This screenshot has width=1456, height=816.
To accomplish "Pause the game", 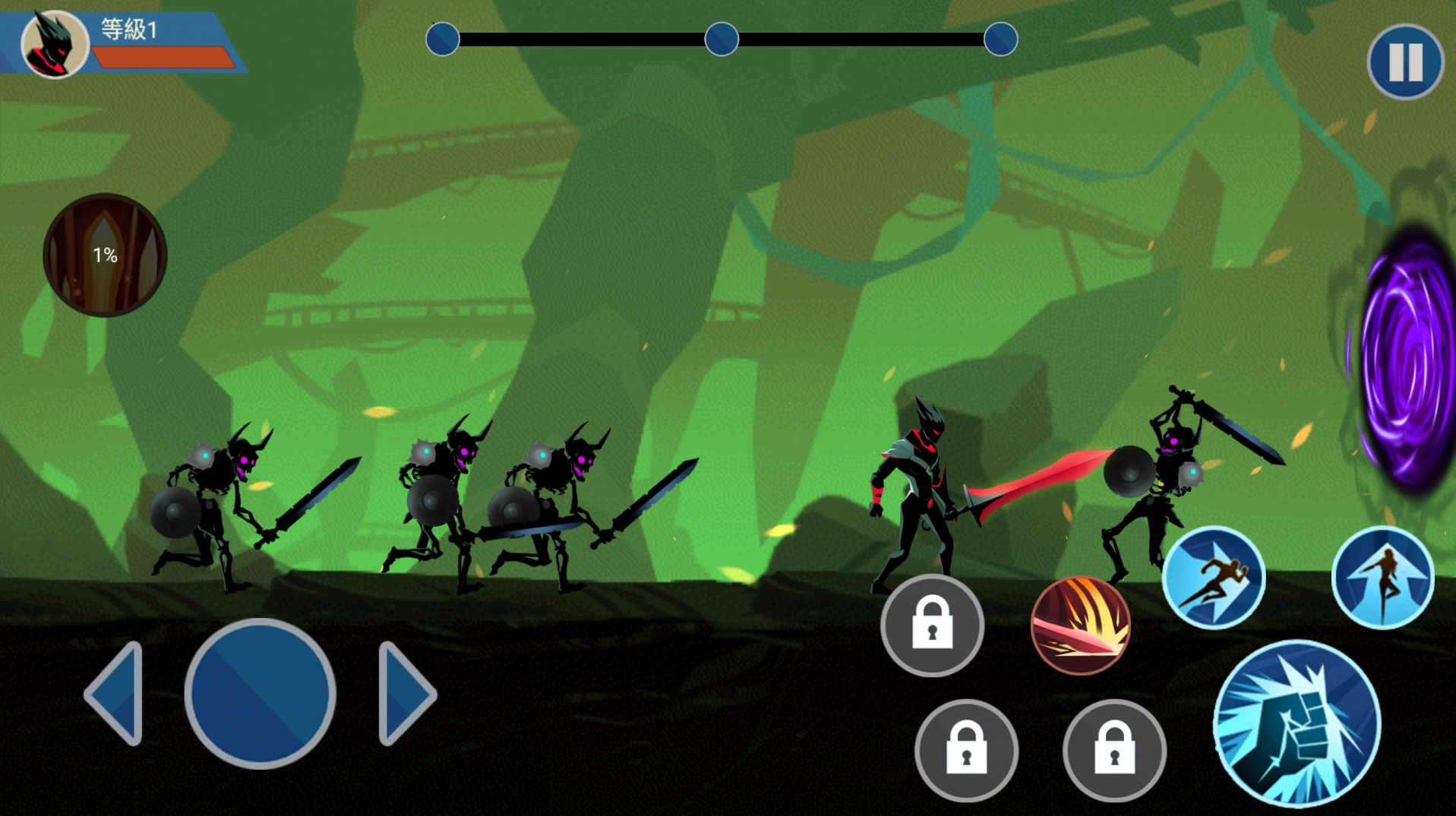I will click(x=1404, y=61).
